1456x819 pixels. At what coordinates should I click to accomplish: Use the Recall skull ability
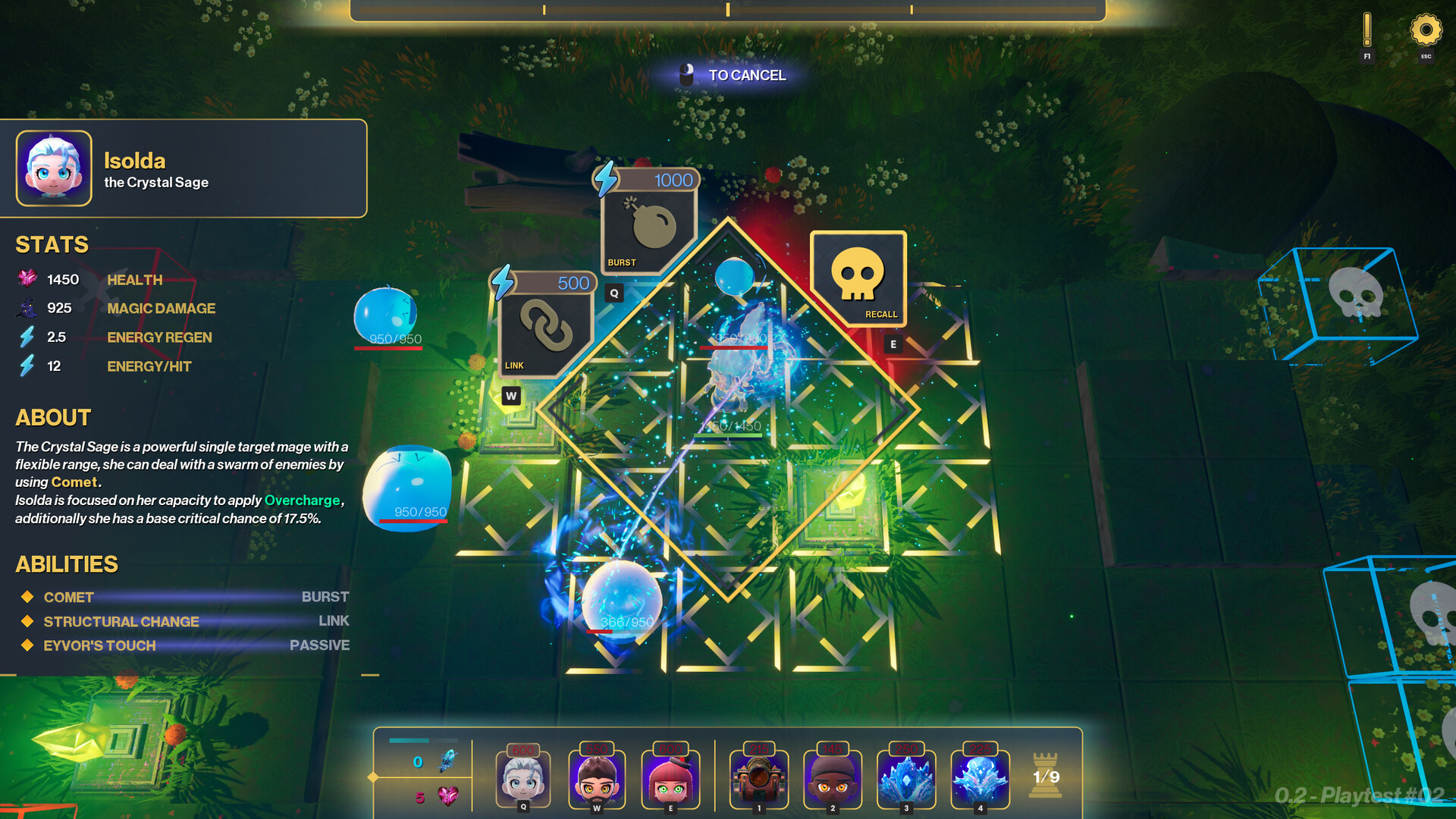pos(859,279)
